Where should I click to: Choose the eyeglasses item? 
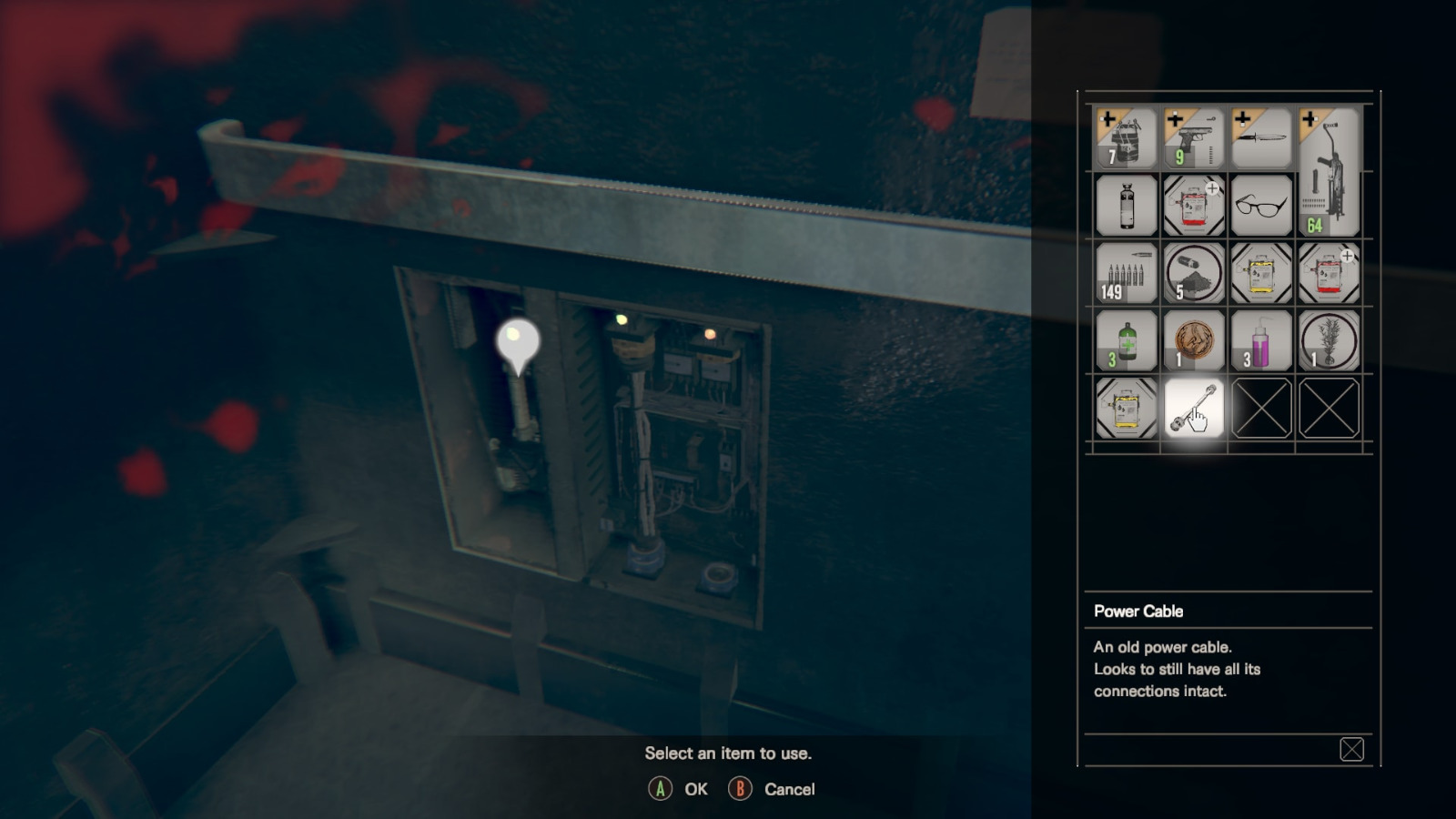tap(1260, 206)
